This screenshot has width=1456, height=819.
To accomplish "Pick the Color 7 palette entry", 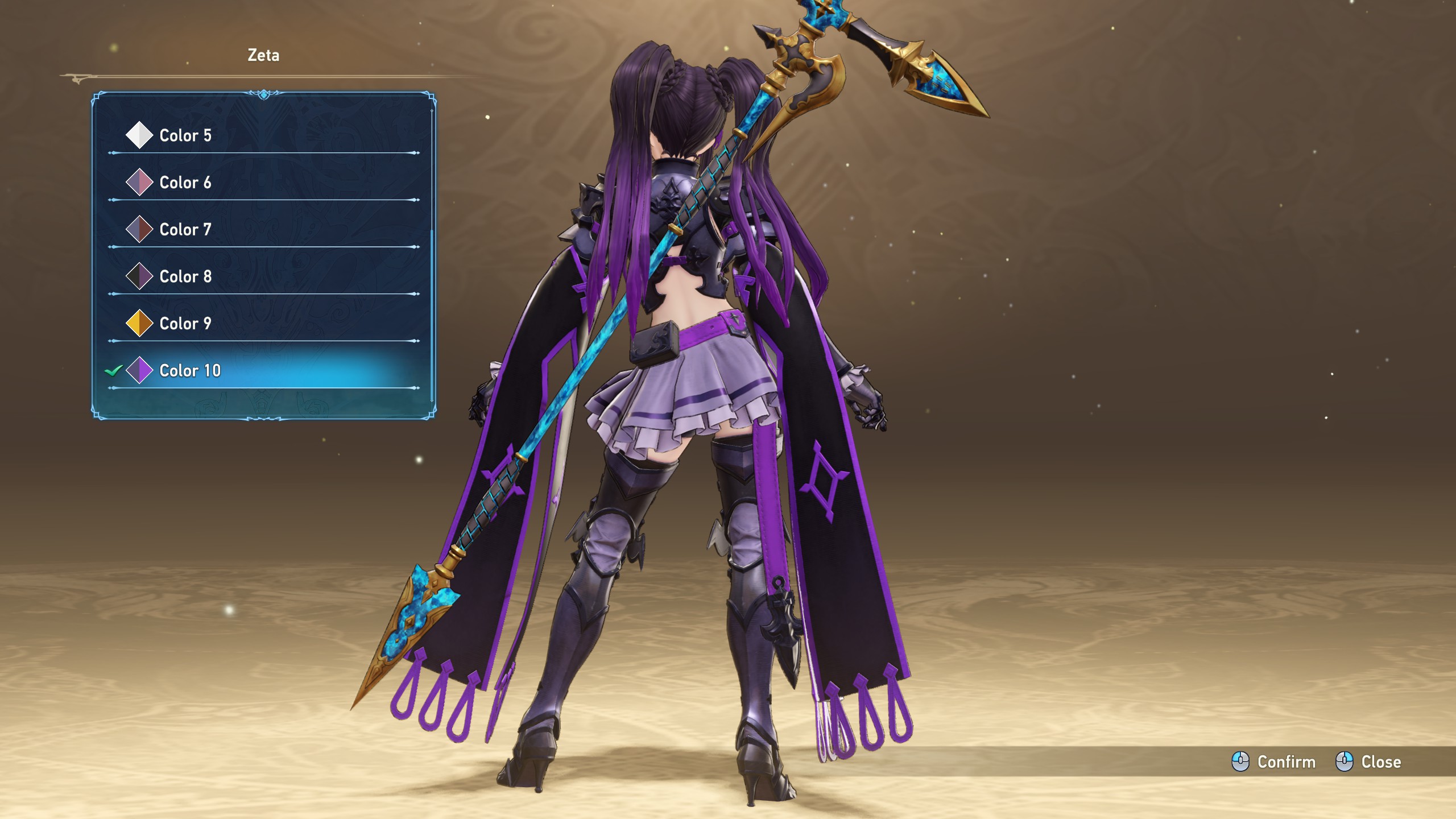I will click(x=185, y=230).
